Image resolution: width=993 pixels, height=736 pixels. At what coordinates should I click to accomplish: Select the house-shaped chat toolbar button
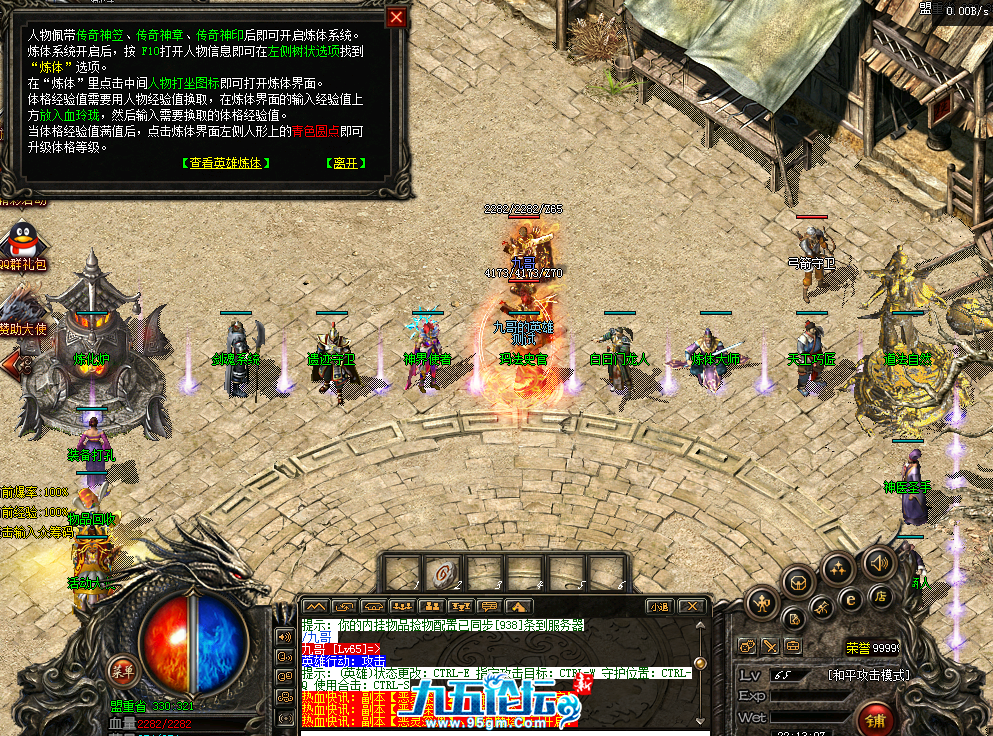(519, 606)
